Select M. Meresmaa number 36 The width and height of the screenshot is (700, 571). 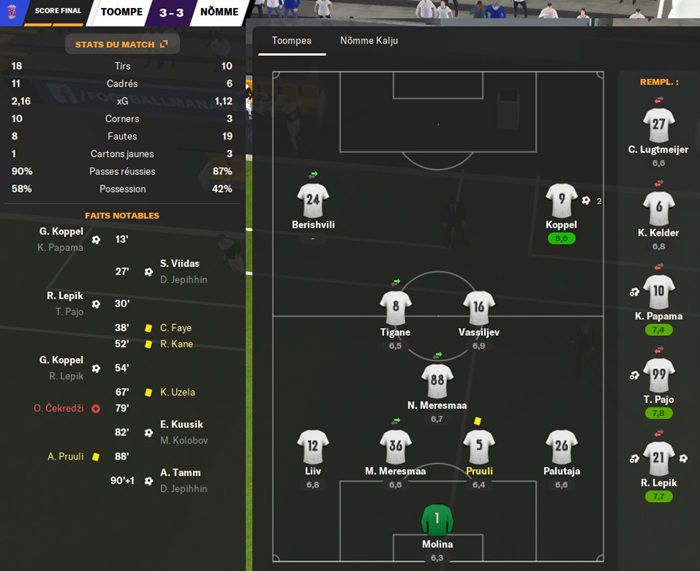pos(396,447)
